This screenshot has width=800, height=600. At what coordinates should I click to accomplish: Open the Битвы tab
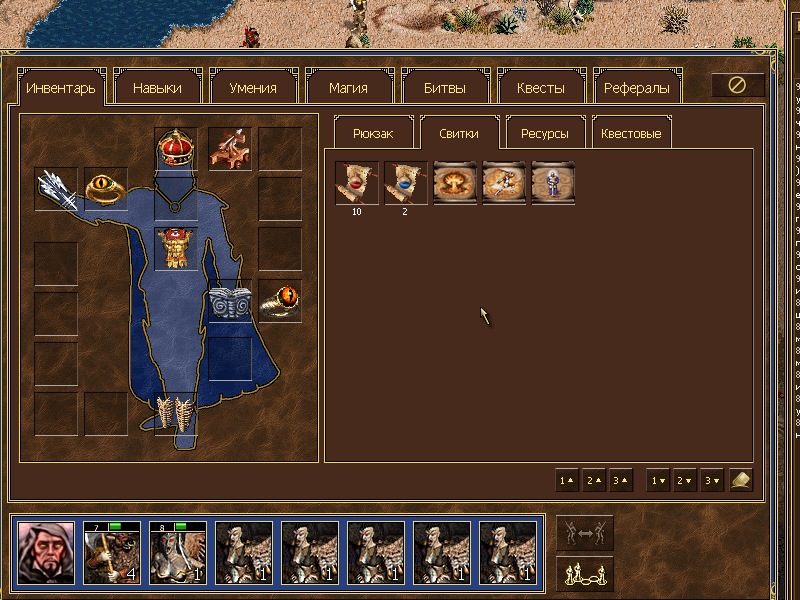pyautogui.click(x=445, y=88)
